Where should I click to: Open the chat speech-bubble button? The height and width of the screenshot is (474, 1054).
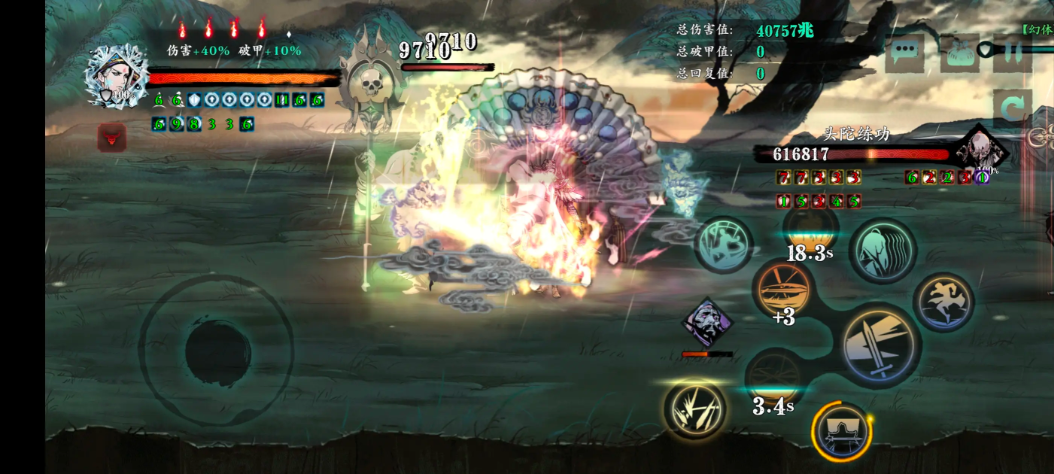(905, 51)
